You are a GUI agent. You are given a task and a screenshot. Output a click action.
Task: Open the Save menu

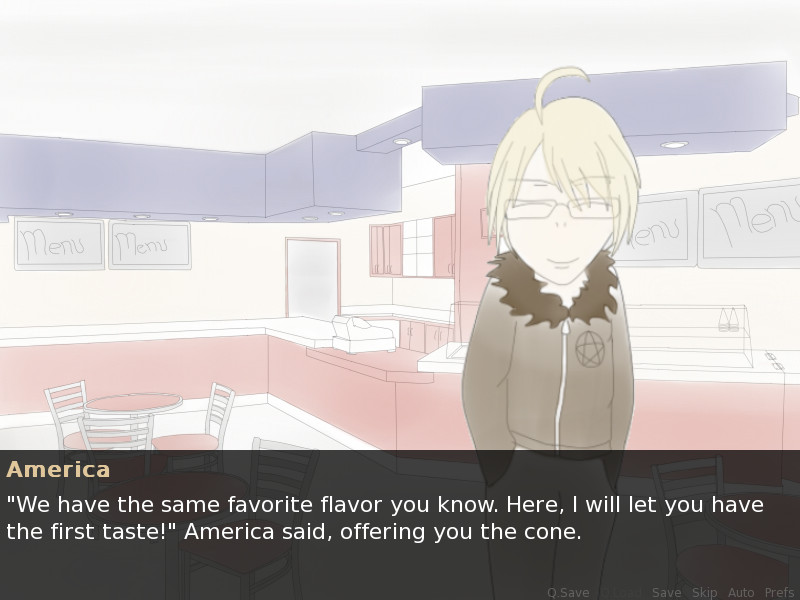pos(666,593)
